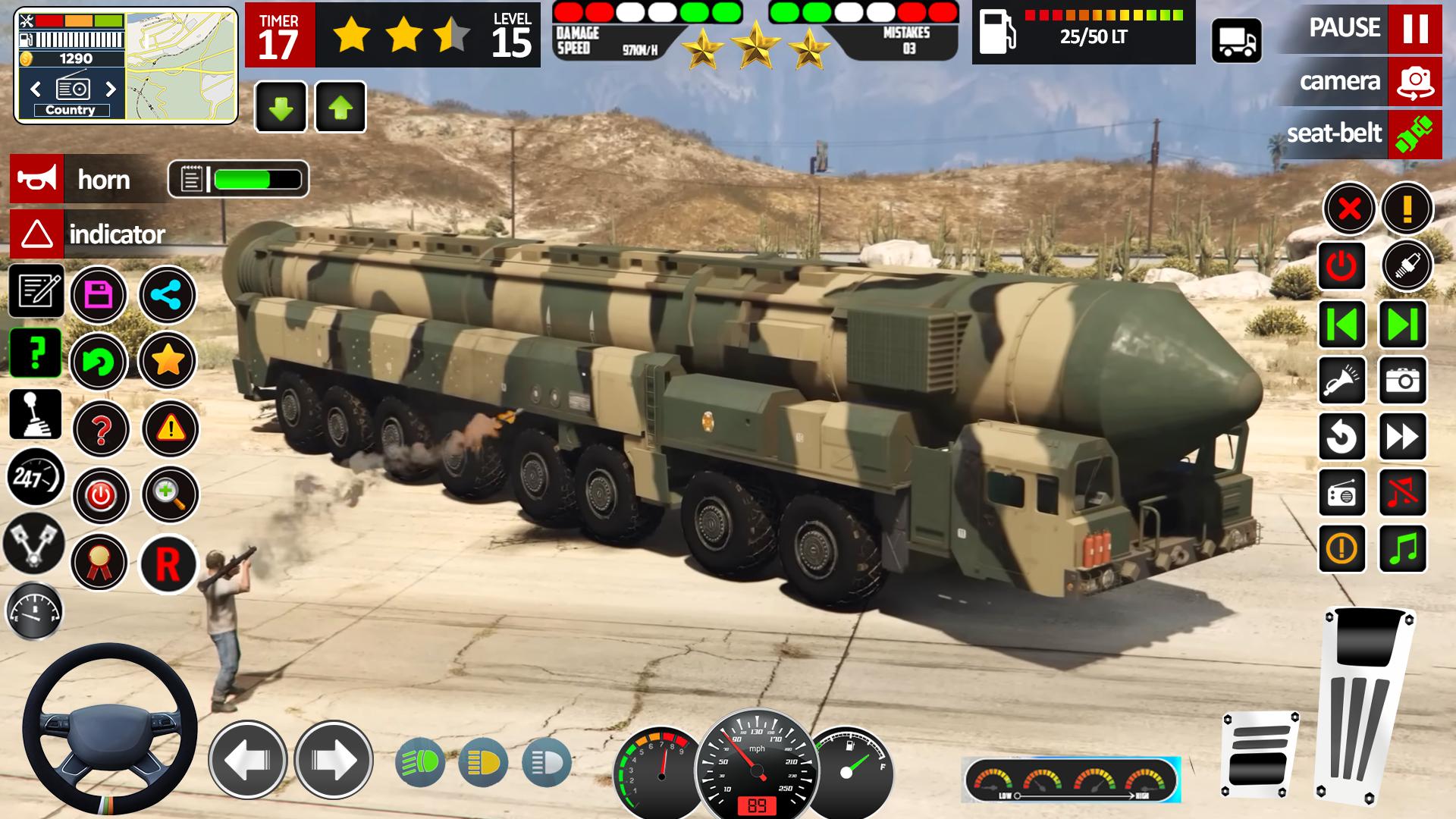This screenshot has width=1456, height=819.
Task: Switch the camera view
Action: point(1414,82)
